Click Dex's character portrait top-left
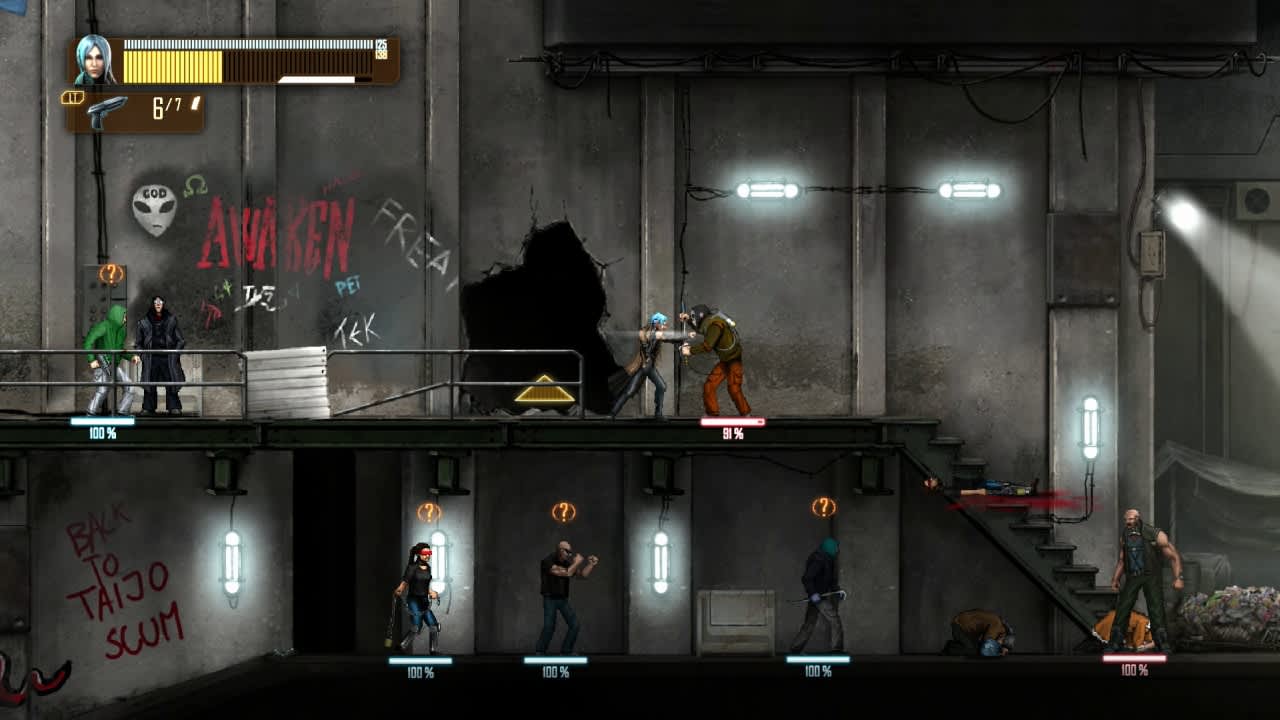Screen dimensions: 1280x720 92,62
